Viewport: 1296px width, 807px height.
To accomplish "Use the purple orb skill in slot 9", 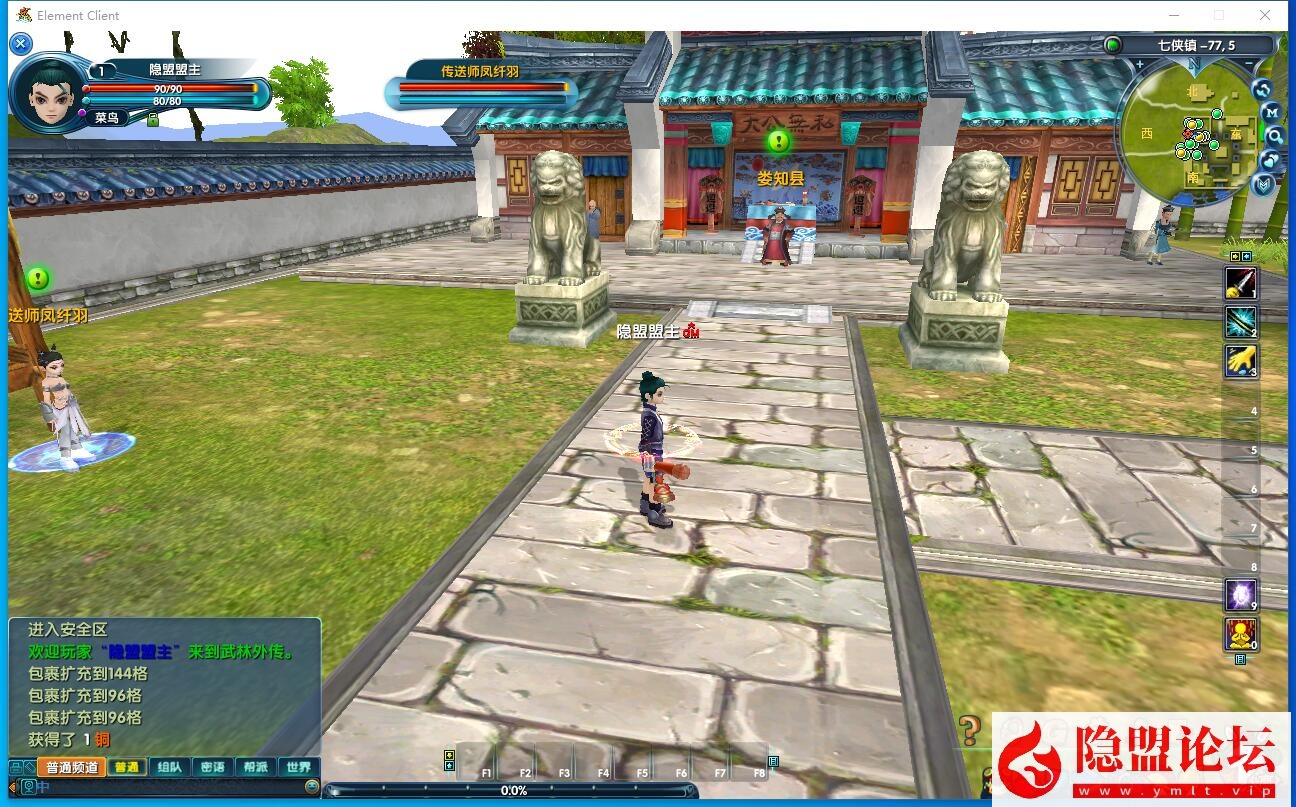I will [x=1241, y=595].
